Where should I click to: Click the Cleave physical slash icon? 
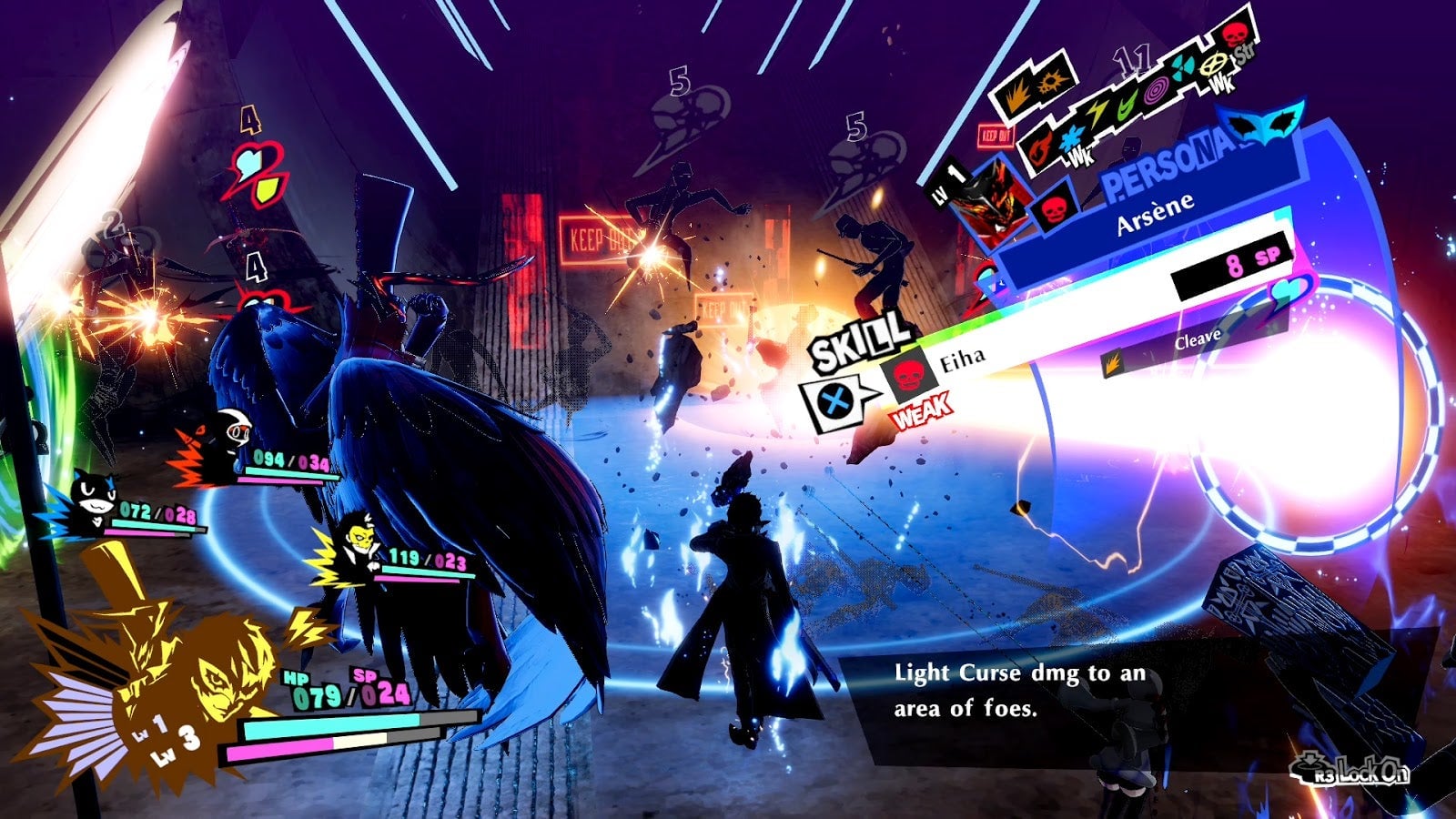pos(1113,364)
